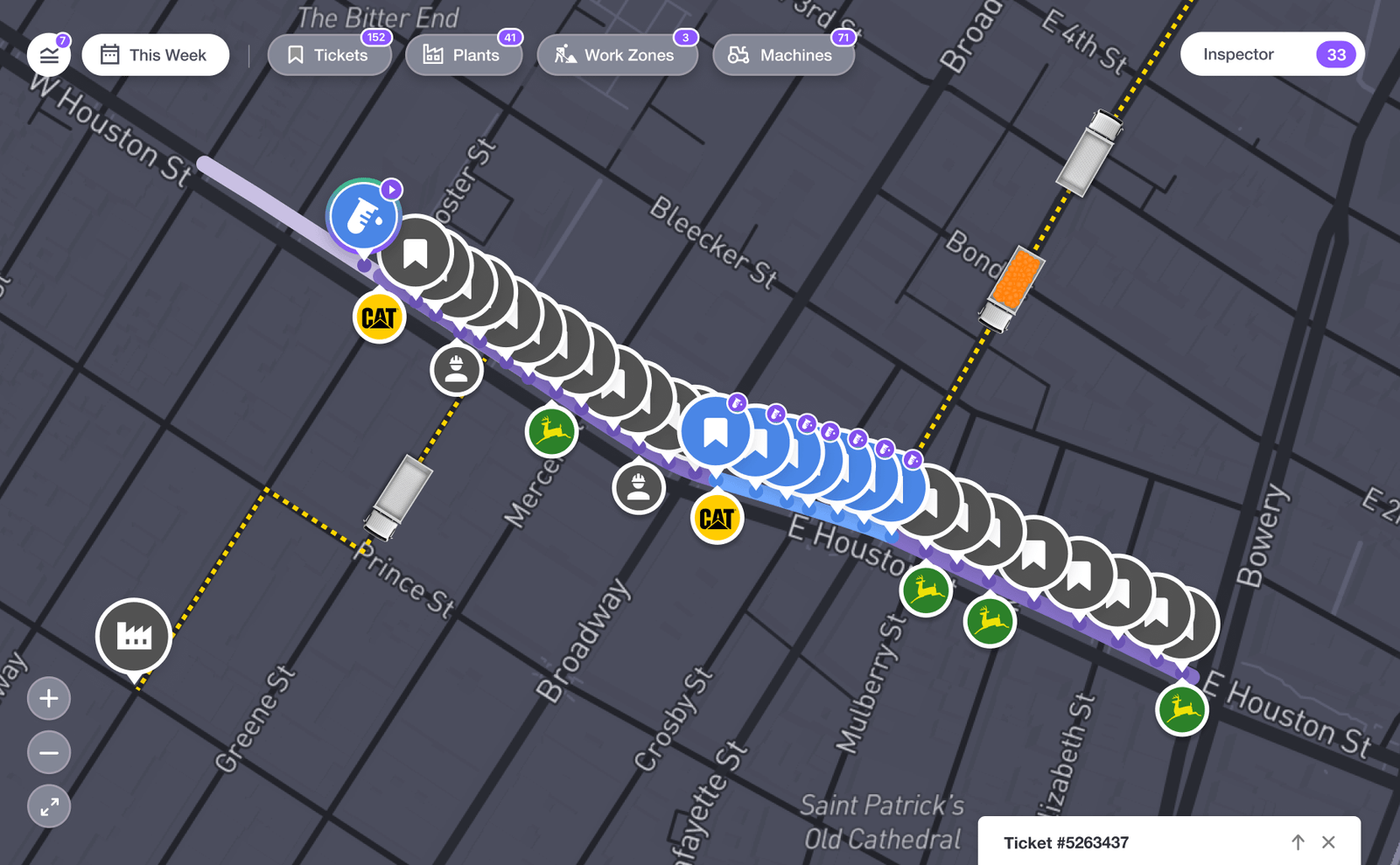
Task: Change the This Week date filter
Action: tap(156, 55)
